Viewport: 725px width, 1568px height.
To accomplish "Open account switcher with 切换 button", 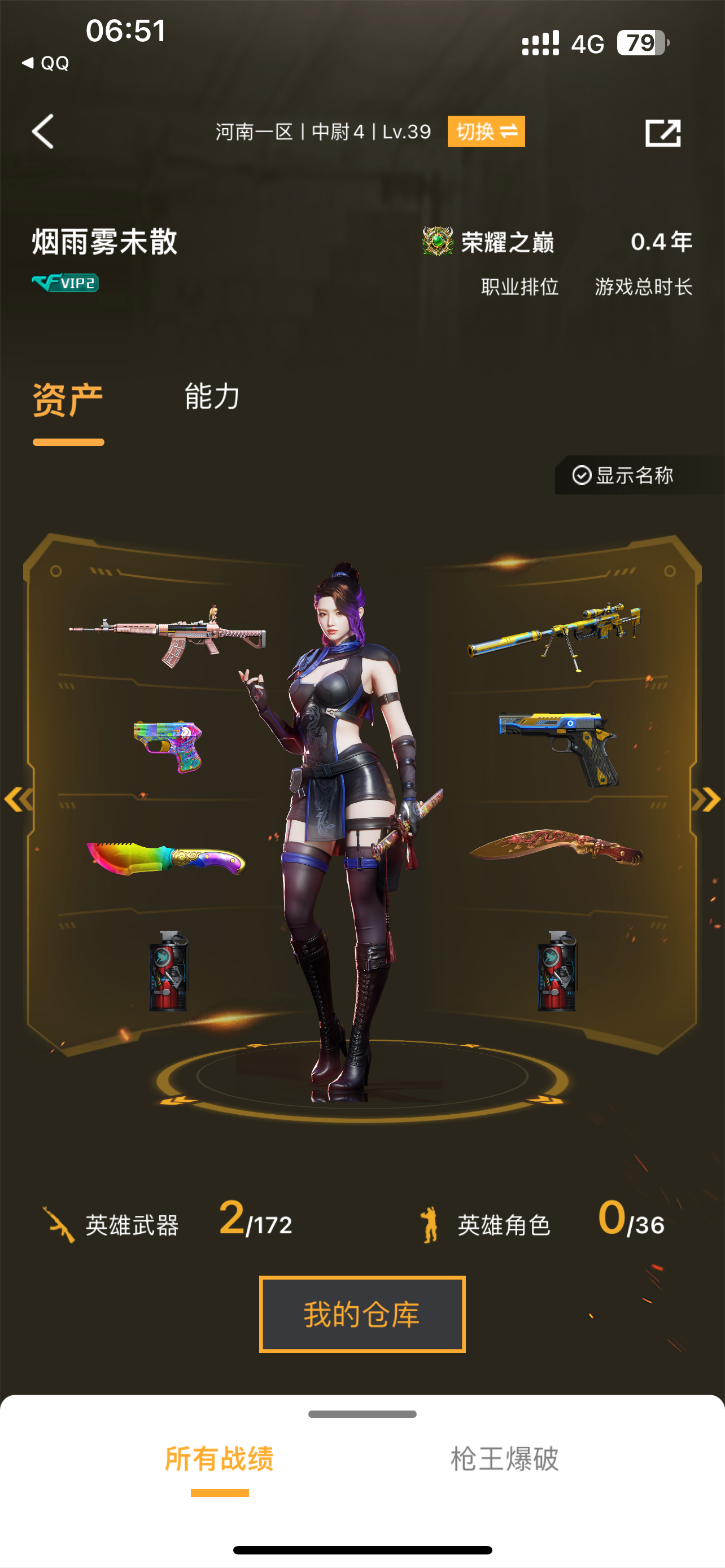I will [485, 132].
